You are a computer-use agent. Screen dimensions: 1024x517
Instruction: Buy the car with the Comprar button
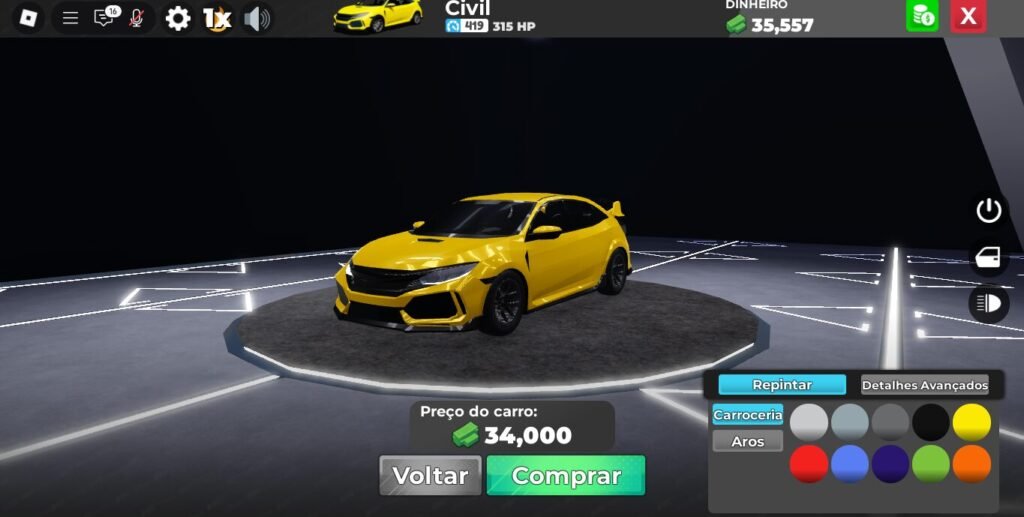pyautogui.click(x=566, y=476)
